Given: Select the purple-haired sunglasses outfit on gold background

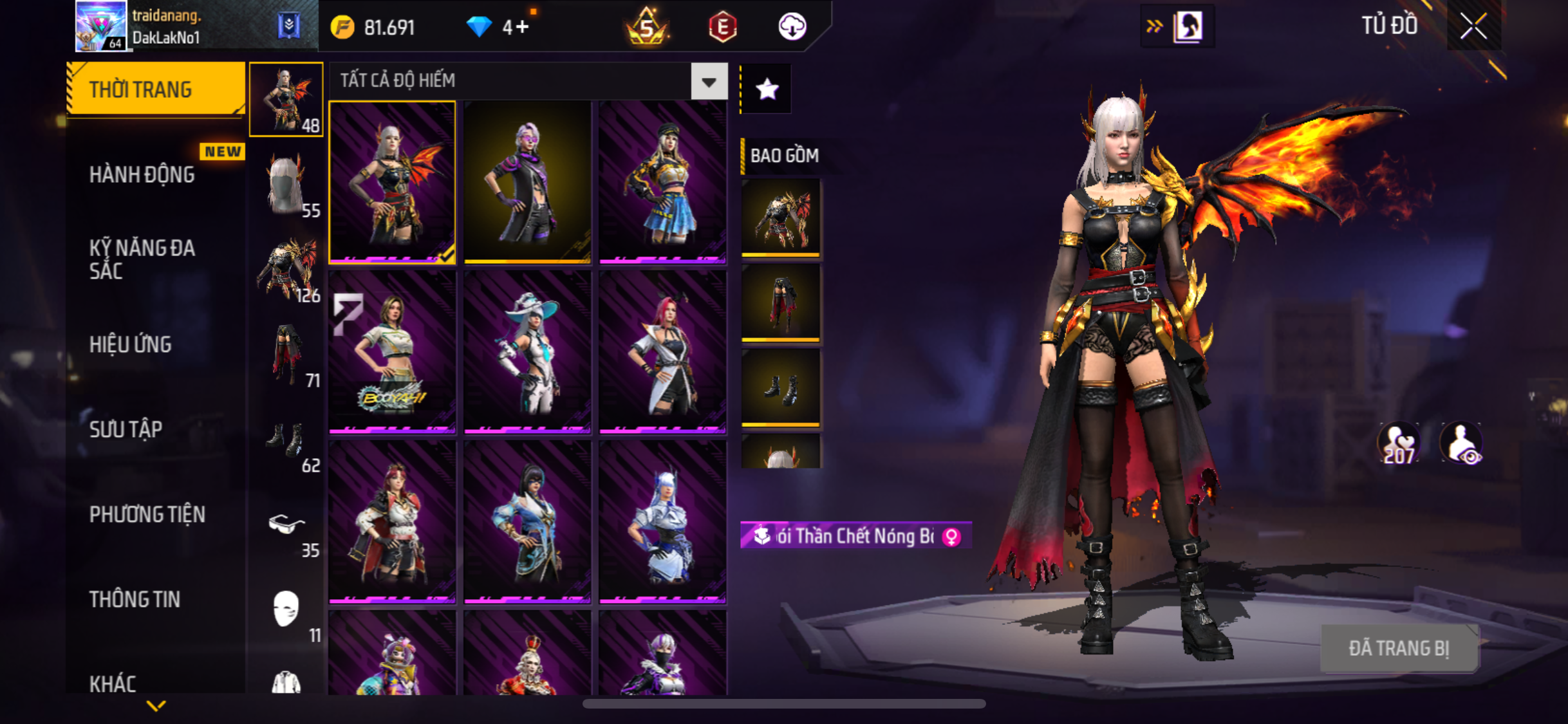Looking at the screenshot, I should tap(527, 182).
